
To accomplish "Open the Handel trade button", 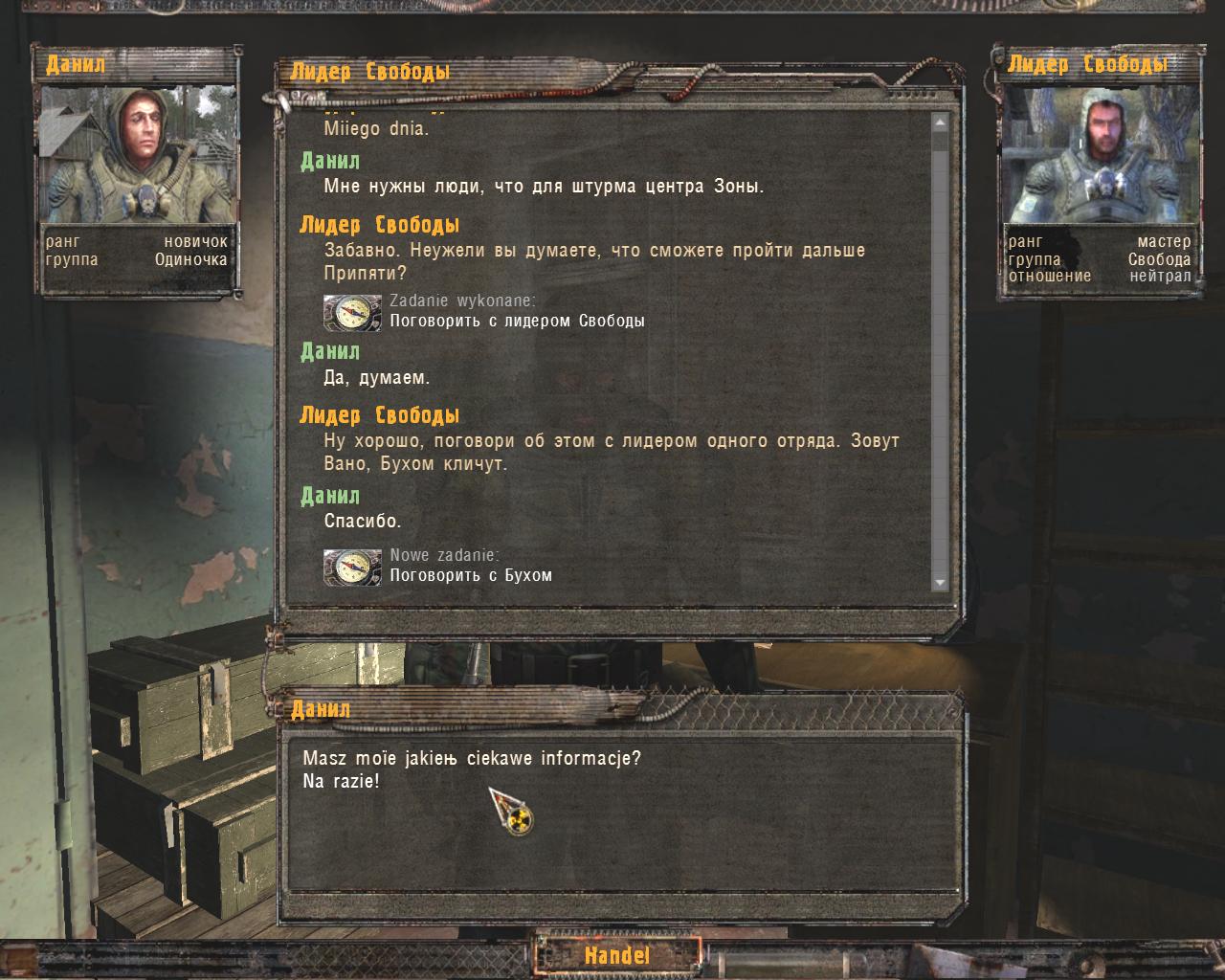I will 617,954.
